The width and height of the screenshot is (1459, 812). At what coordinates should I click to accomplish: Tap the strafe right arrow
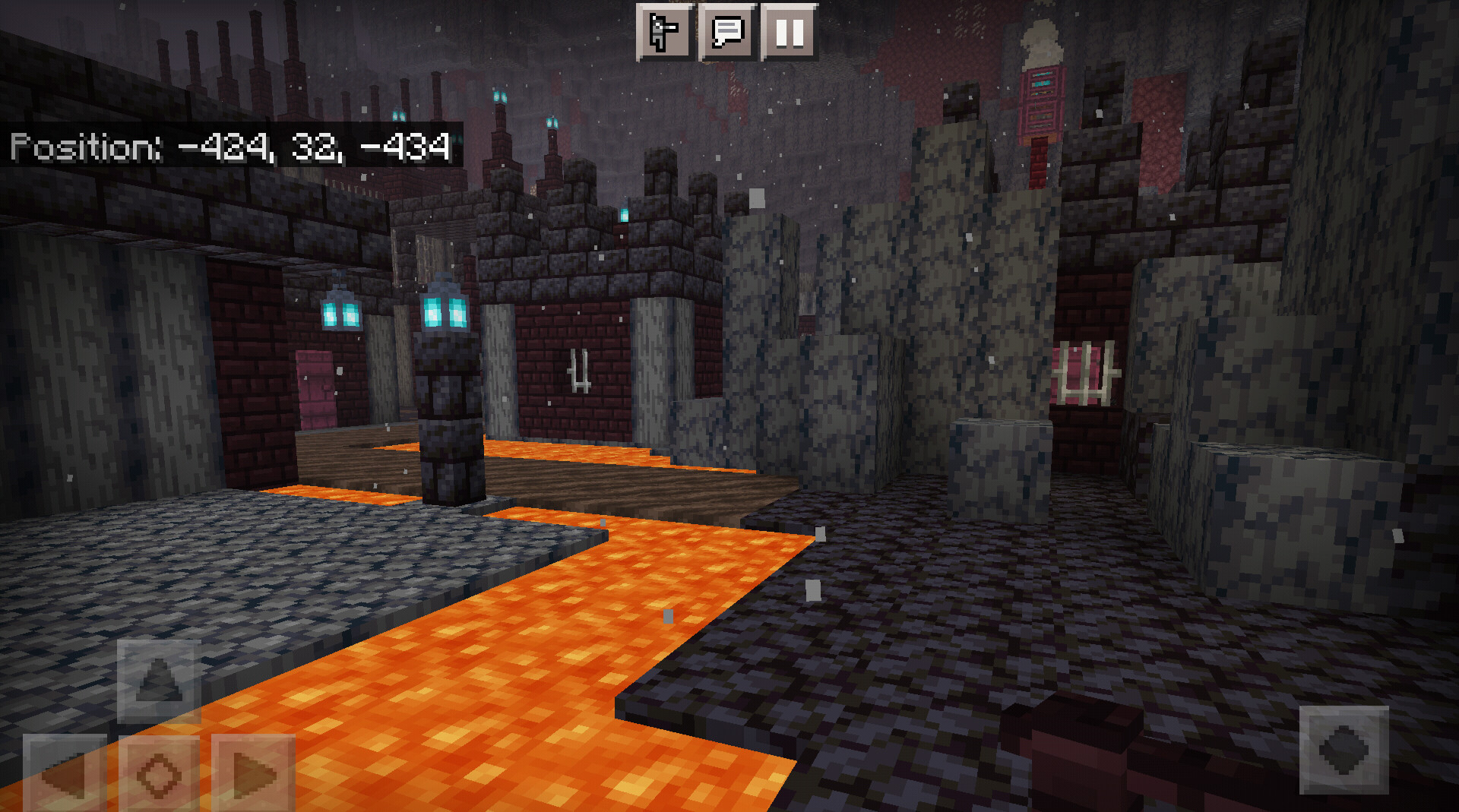coord(253,773)
